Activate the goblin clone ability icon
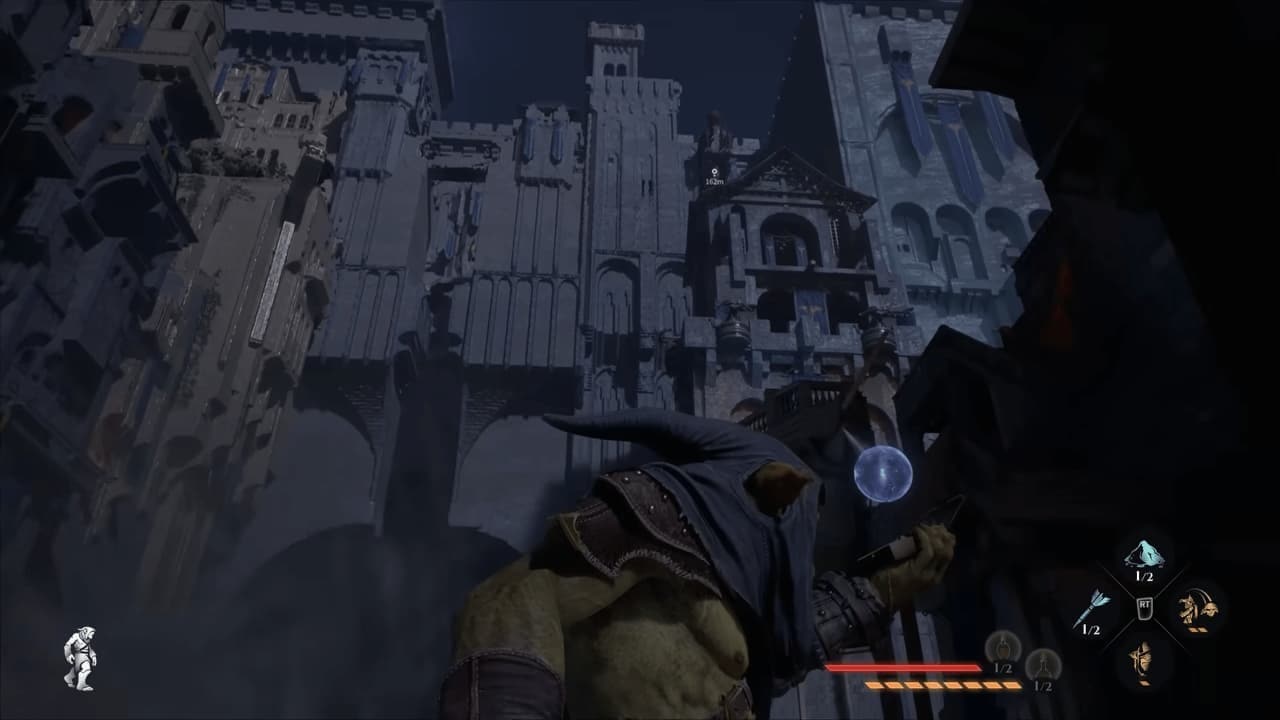Image resolution: width=1280 pixels, height=720 pixels. point(1196,606)
